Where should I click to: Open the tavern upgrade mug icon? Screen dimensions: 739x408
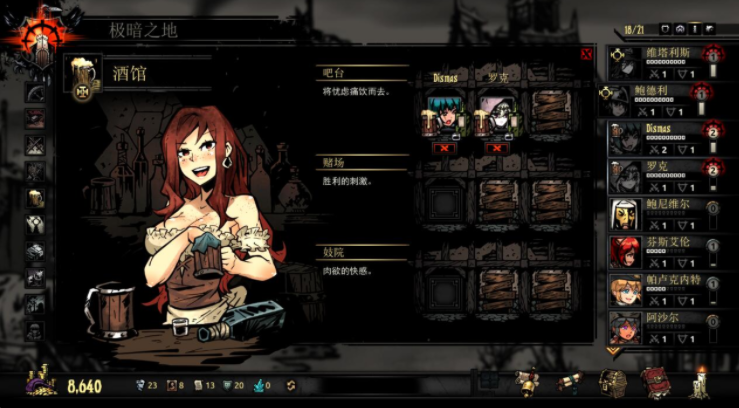[x=82, y=75]
